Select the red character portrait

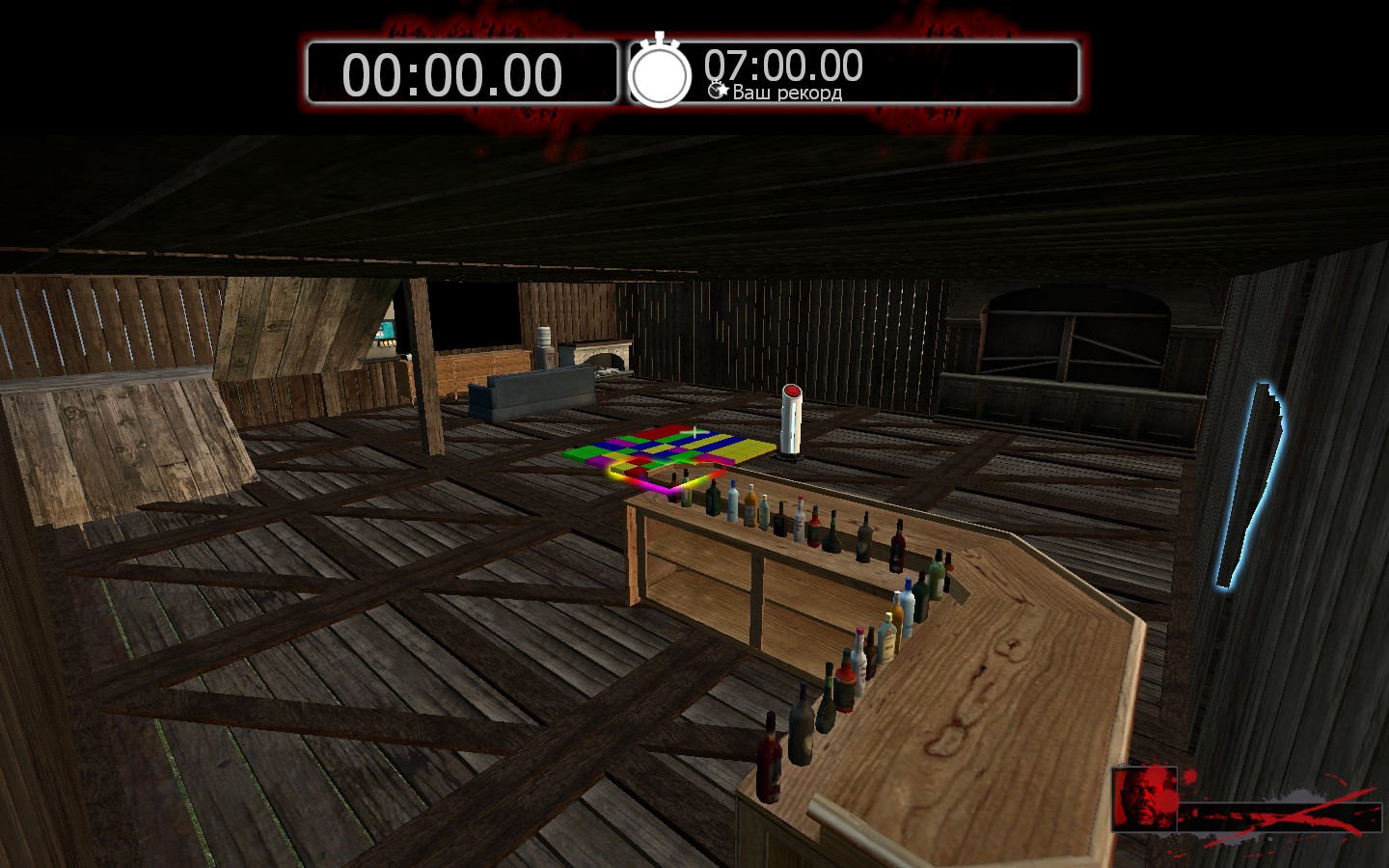[x=1145, y=799]
